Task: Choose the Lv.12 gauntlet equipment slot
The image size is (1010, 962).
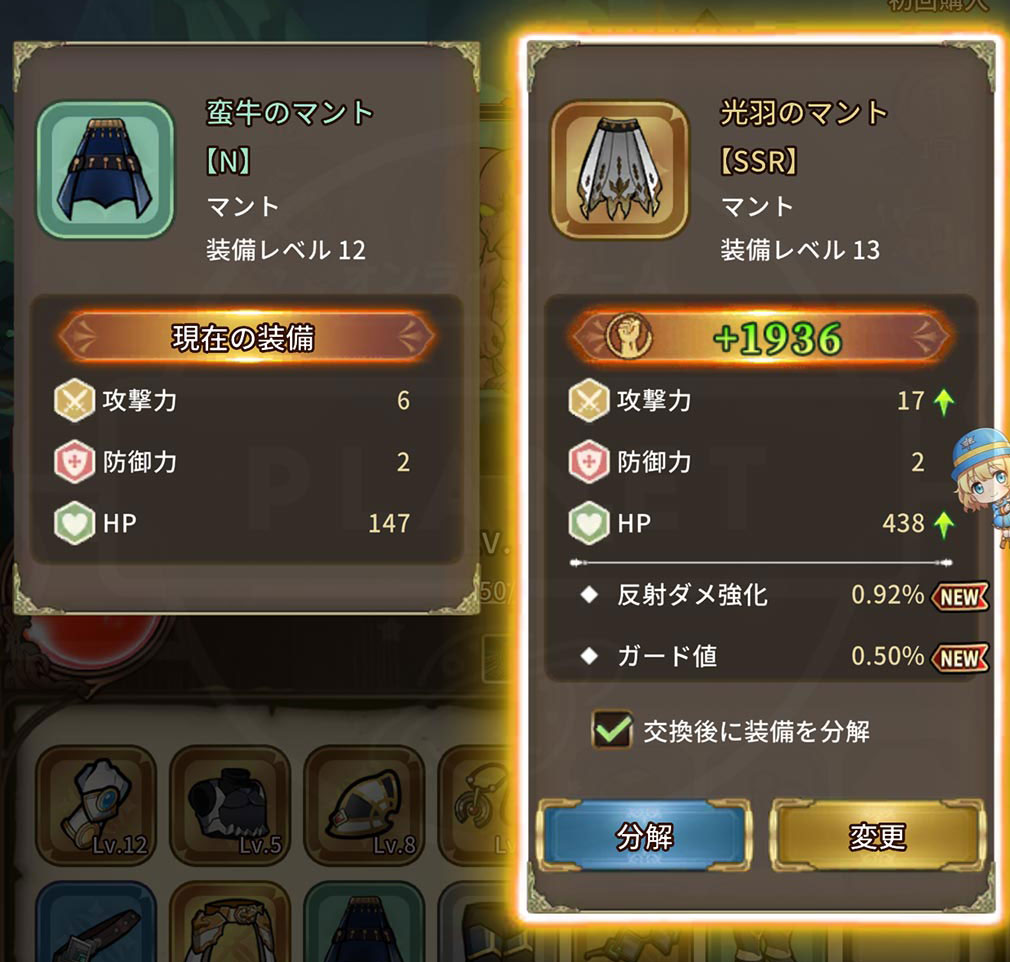Action: pos(96,805)
